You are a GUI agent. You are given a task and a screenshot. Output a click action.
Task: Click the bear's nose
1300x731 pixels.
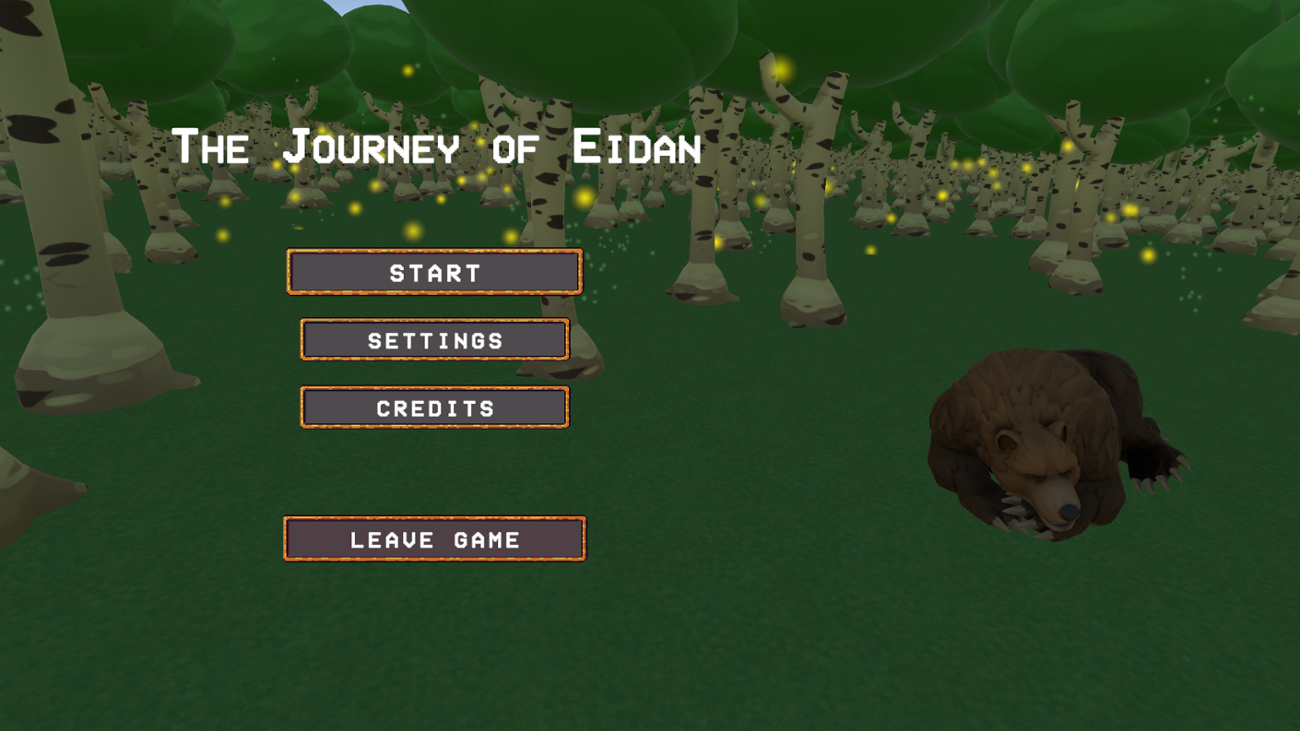tap(1068, 508)
